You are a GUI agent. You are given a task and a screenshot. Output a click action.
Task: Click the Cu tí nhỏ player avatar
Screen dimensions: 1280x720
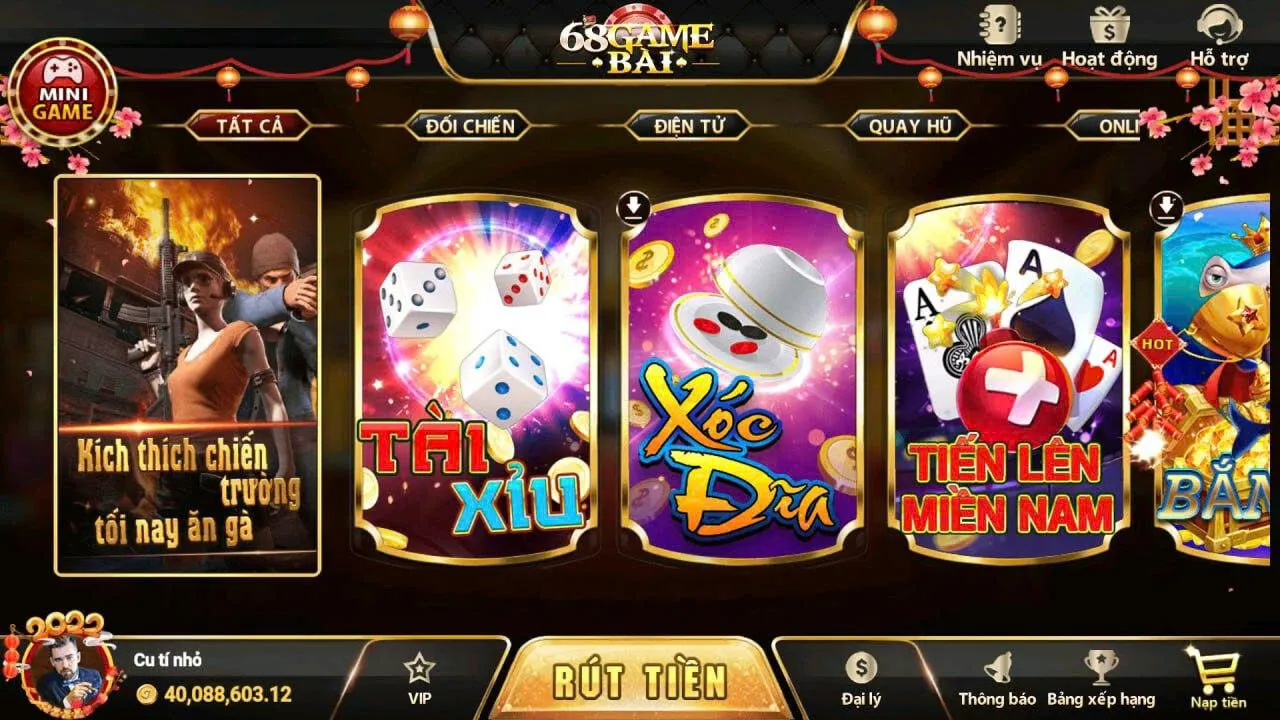coord(66,672)
